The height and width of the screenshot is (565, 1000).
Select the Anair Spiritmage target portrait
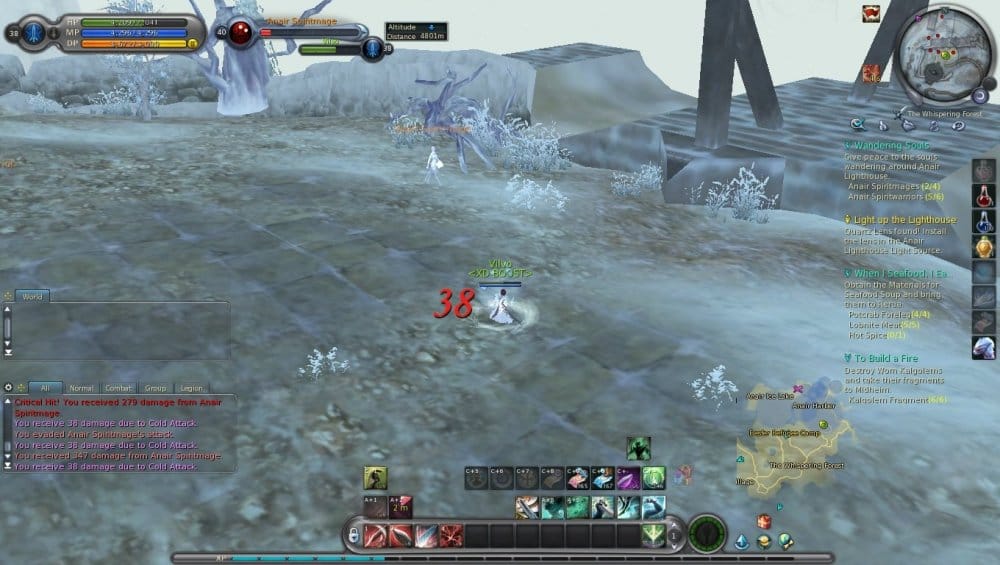[x=241, y=33]
